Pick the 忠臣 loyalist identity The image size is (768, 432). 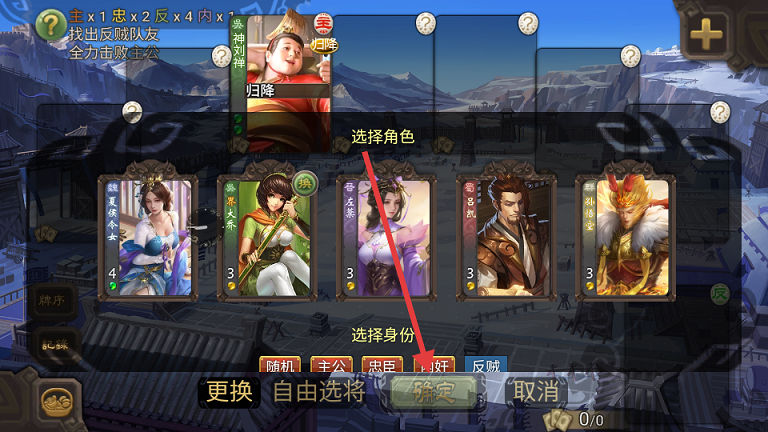click(385, 367)
